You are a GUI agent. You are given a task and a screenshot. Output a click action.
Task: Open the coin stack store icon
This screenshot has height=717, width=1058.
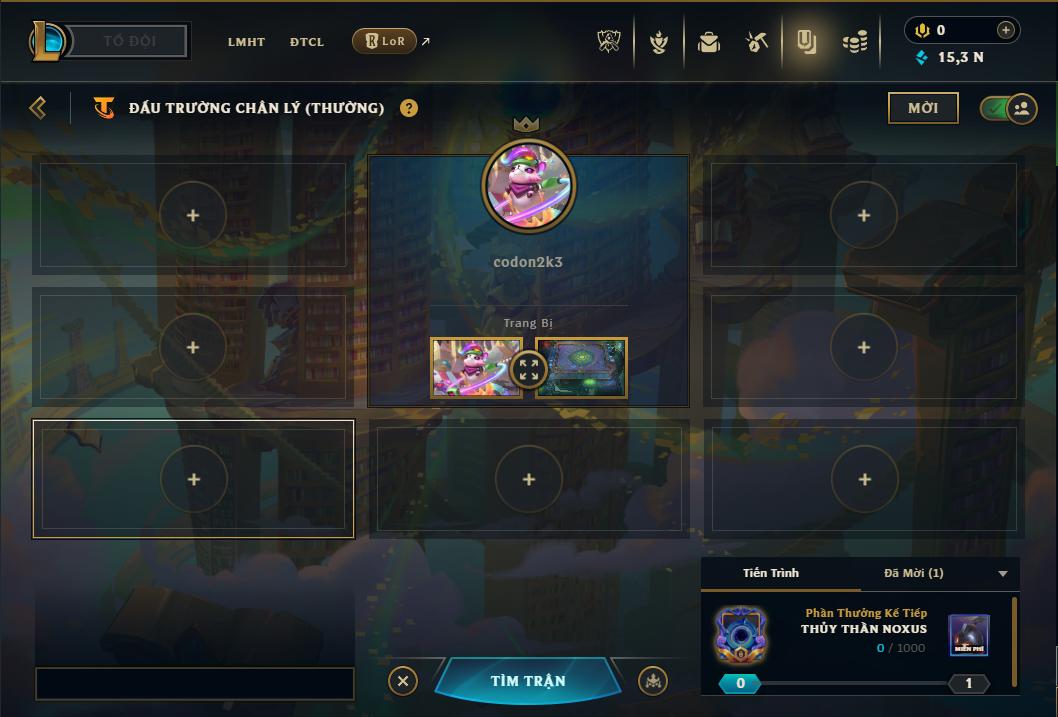(x=854, y=42)
